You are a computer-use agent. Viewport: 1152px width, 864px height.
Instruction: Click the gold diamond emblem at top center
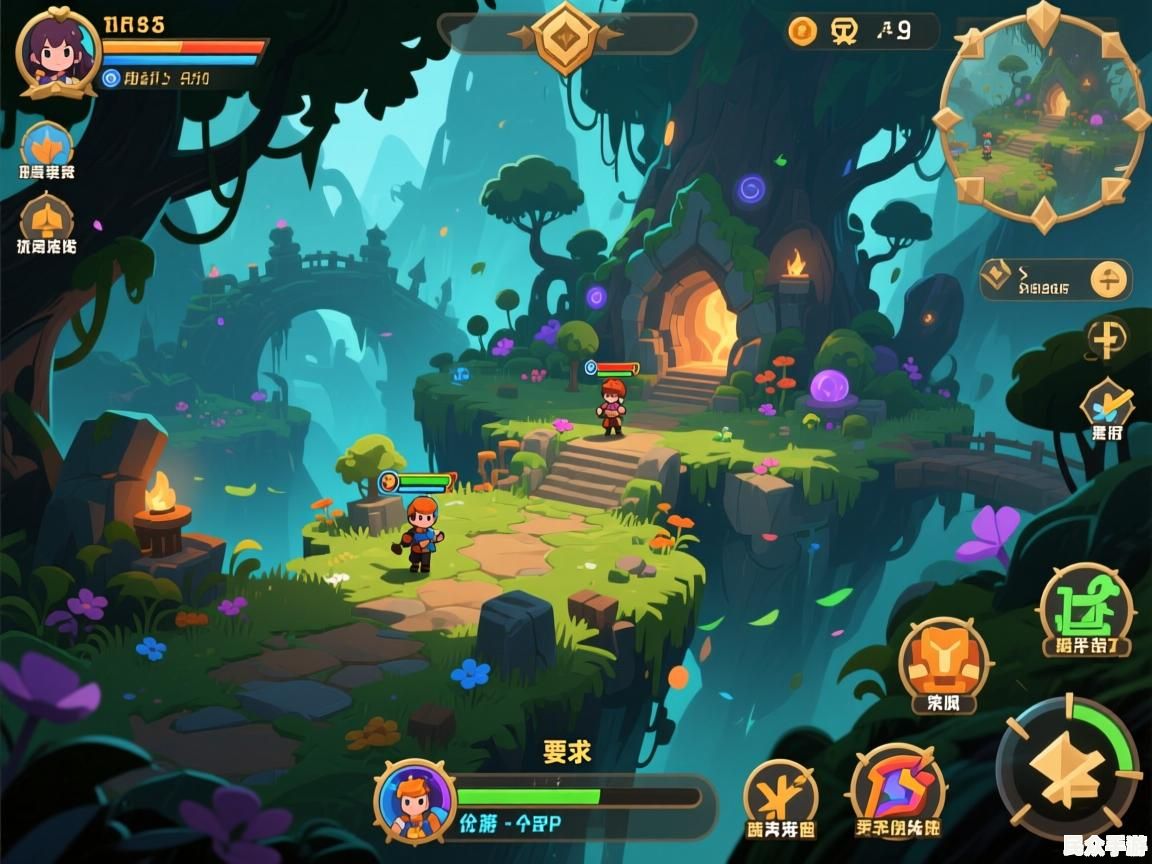tap(566, 37)
